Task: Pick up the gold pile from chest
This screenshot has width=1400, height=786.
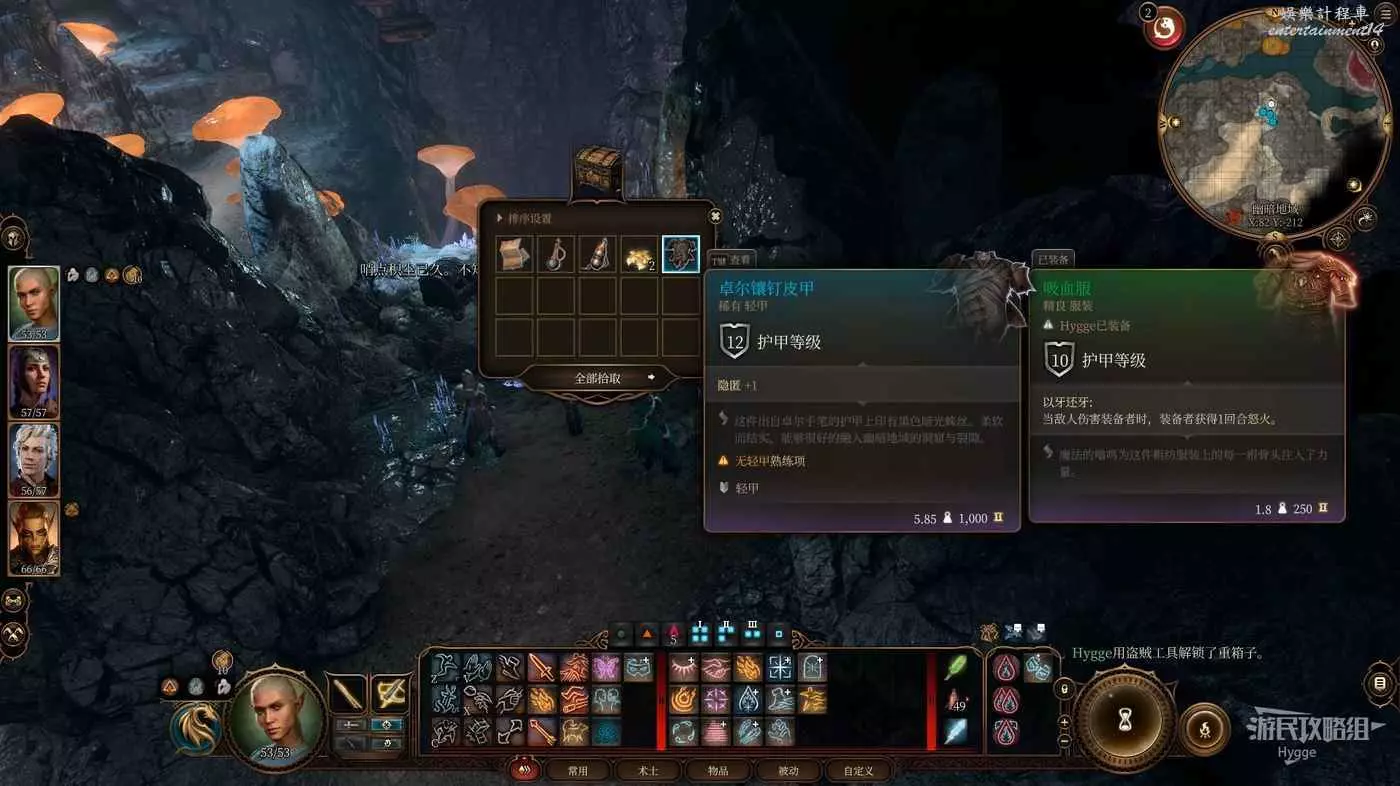Action: pos(639,255)
